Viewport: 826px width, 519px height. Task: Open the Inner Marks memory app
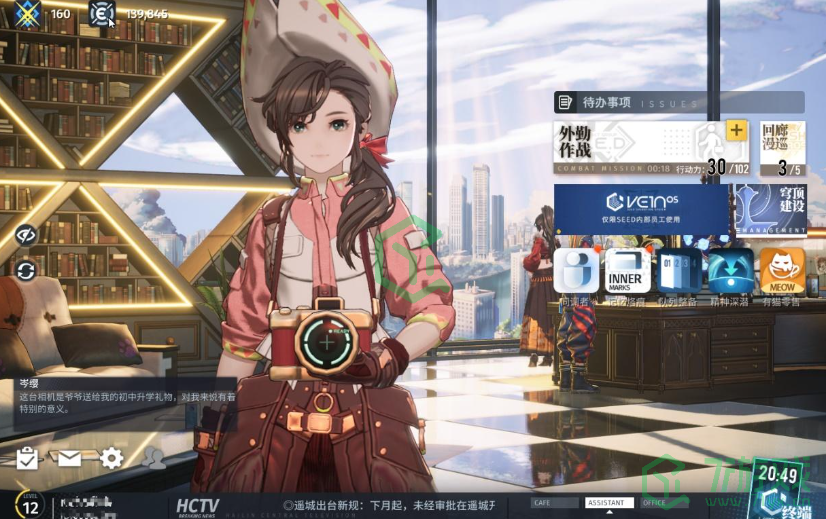pos(625,272)
